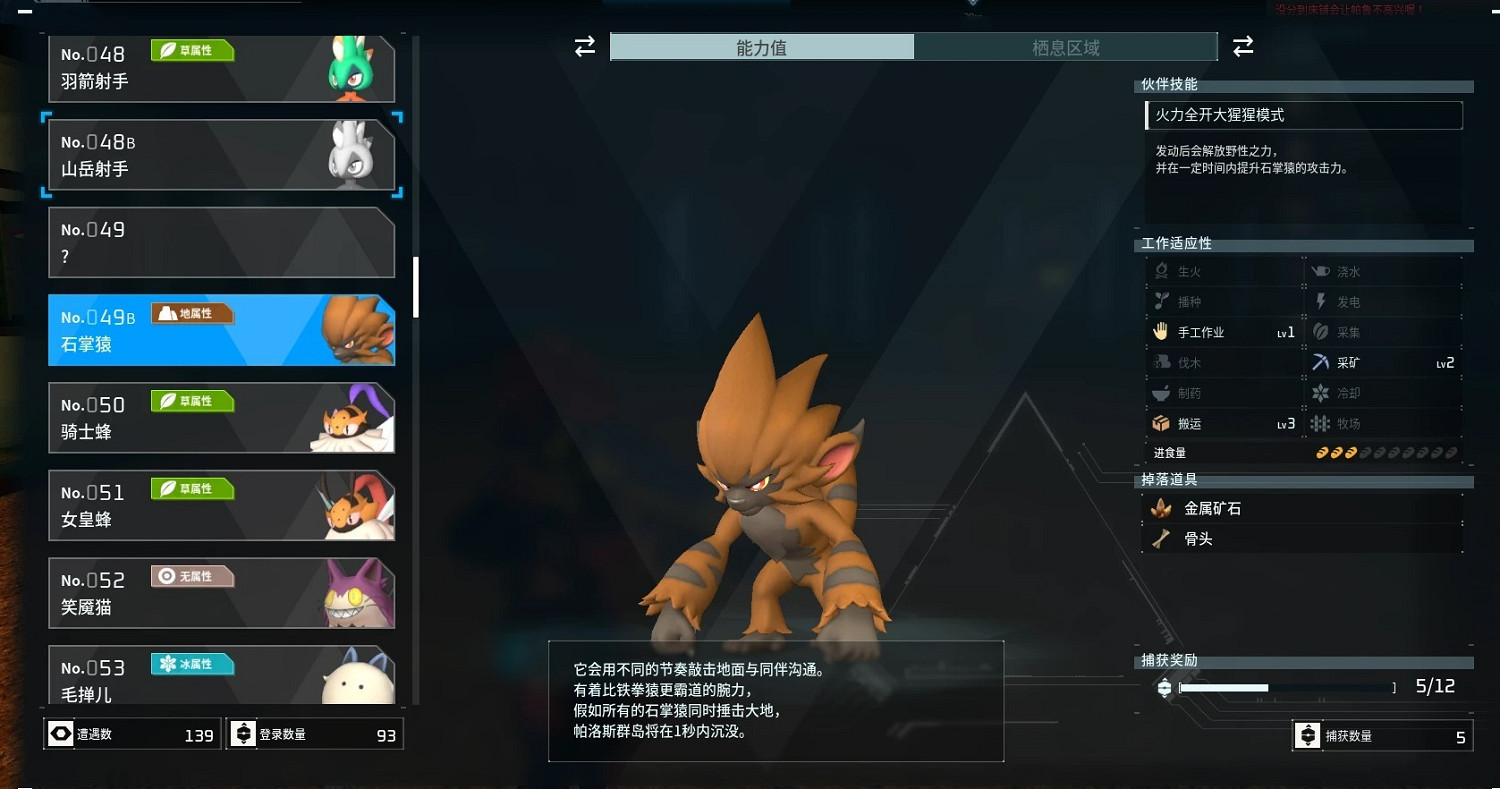
Task: Click the 骨头 bone drop icon
Action: (1162, 538)
